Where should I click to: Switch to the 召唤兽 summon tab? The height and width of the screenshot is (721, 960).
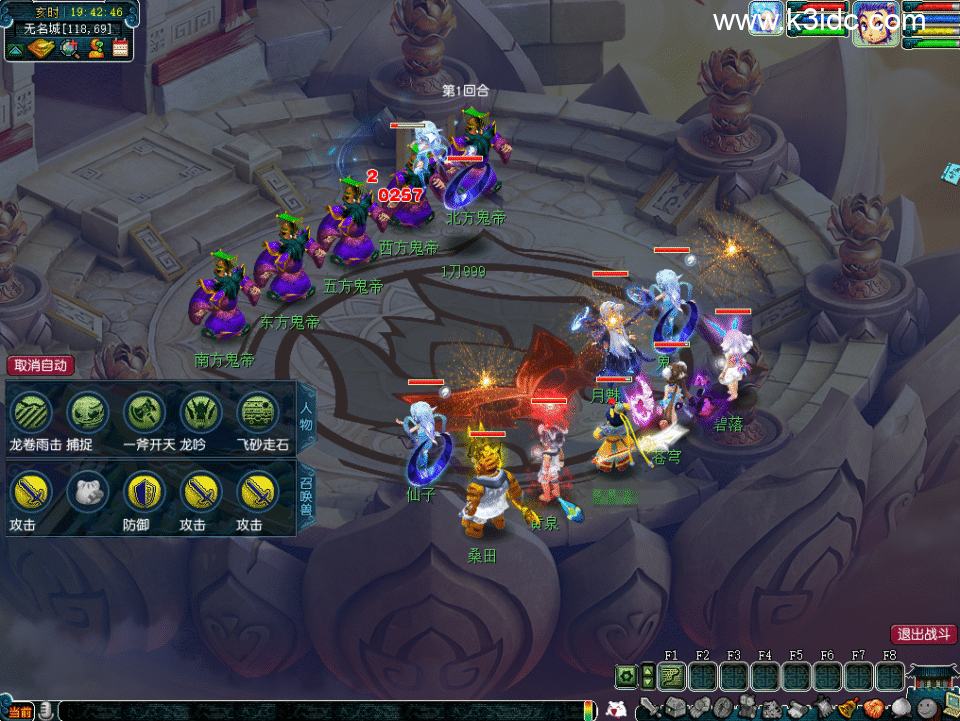tap(306, 494)
